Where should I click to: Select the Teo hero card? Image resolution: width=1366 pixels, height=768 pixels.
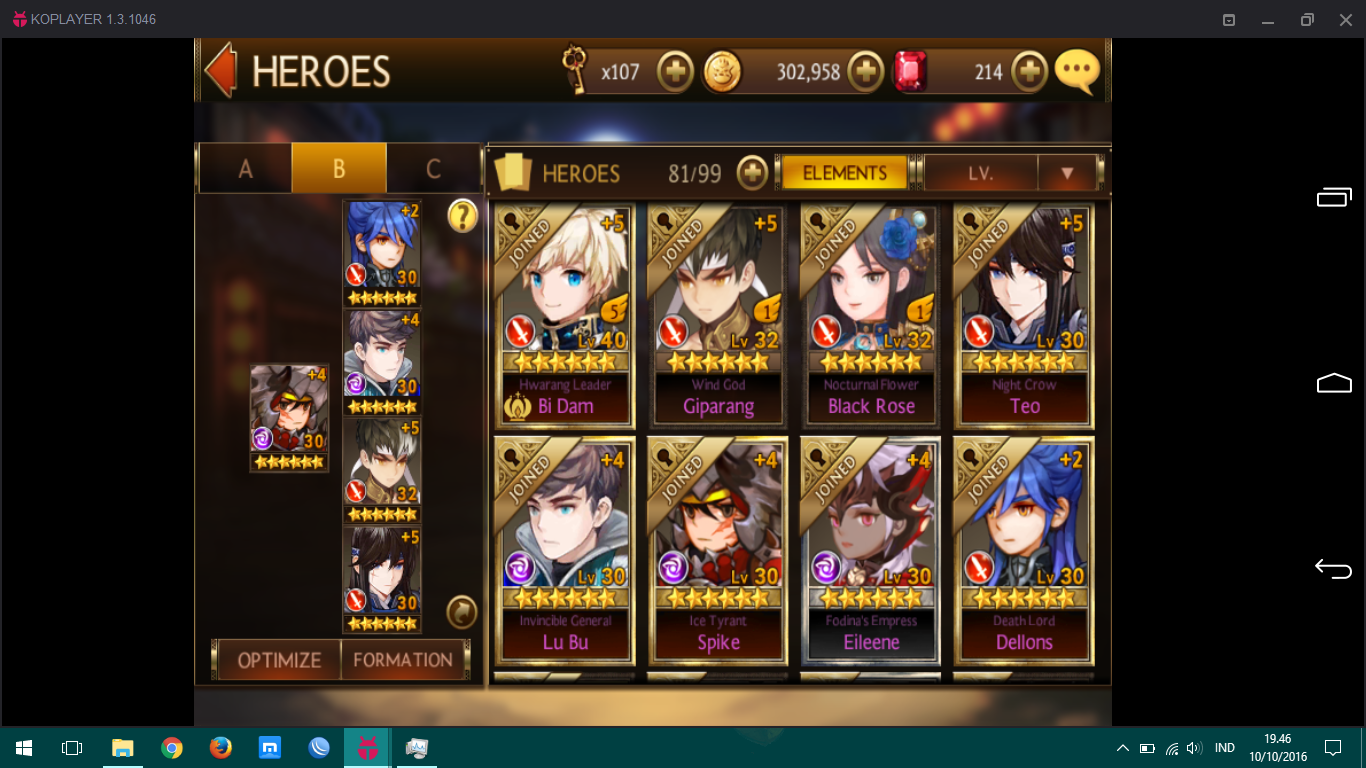click(x=1024, y=315)
